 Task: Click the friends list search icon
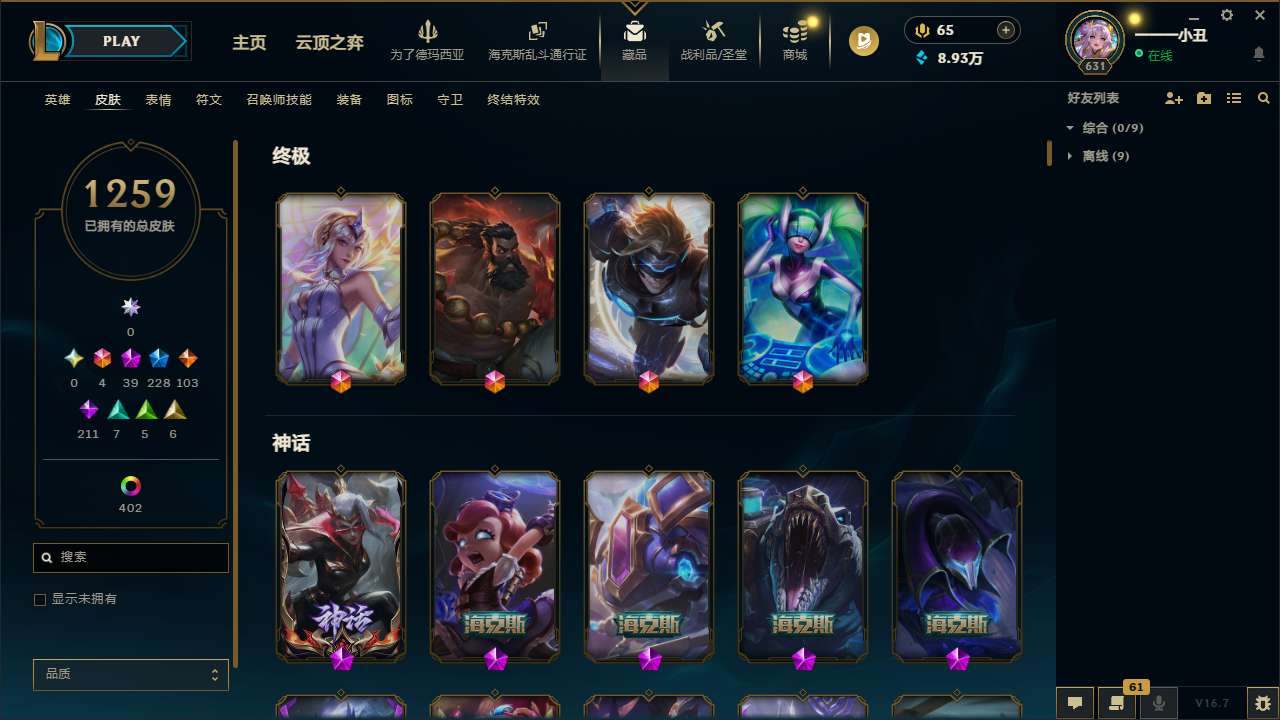coord(1264,98)
